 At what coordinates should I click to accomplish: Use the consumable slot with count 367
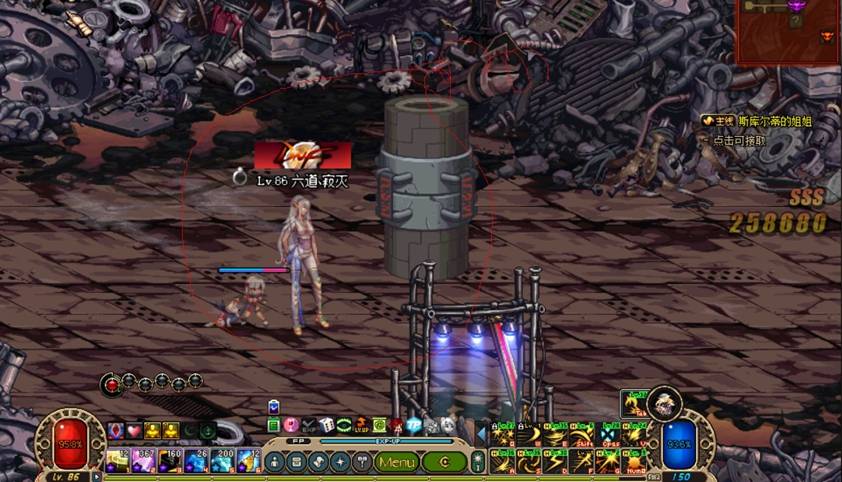pyautogui.click(x=143, y=461)
